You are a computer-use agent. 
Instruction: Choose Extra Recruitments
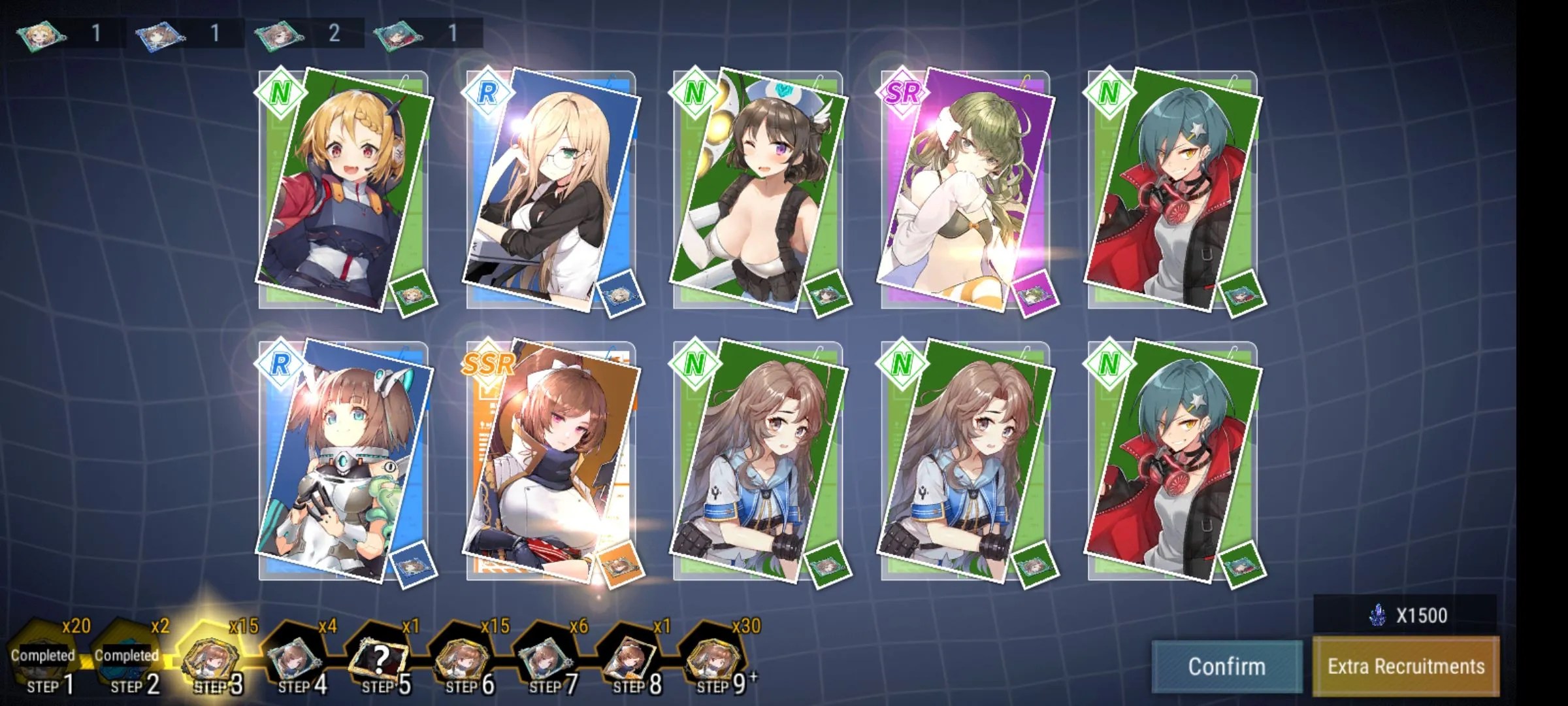coord(1406,666)
